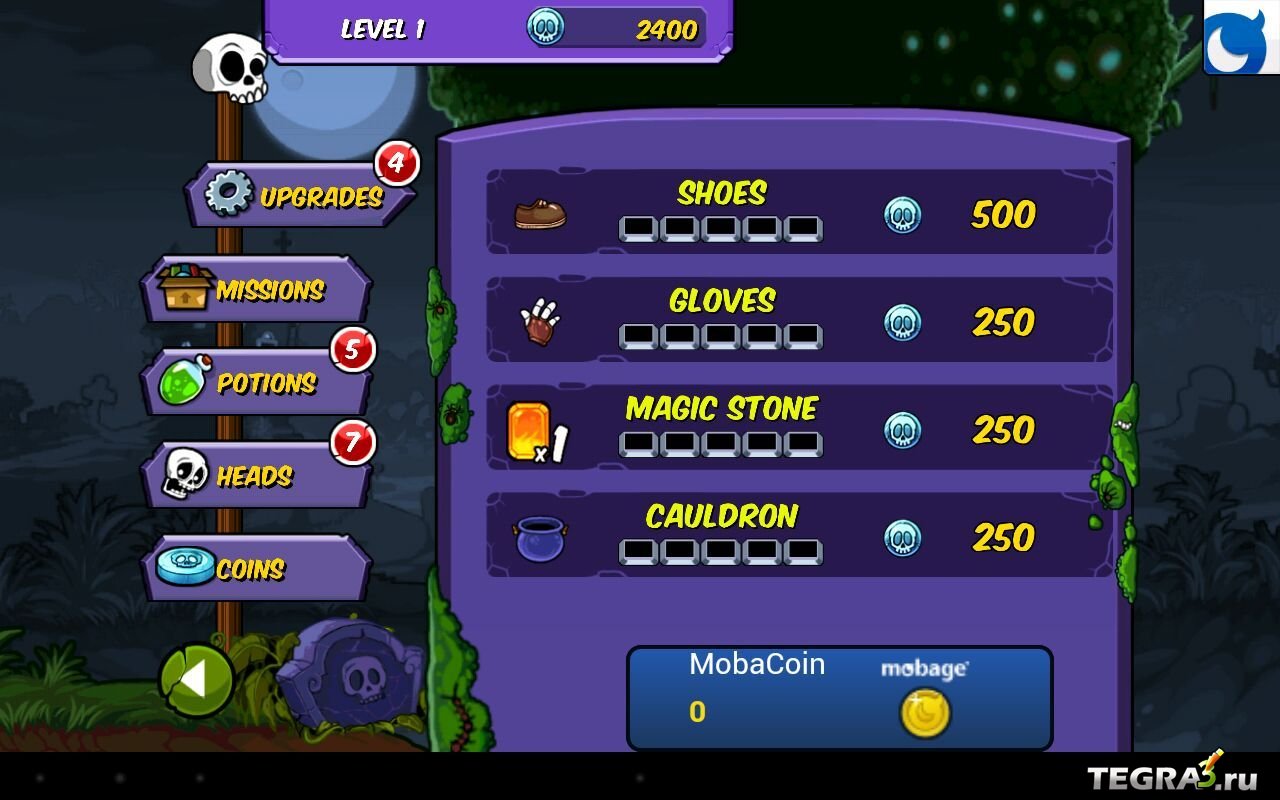Viewport: 1280px width, 800px height.
Task: Select the Heads category sign
Action: [257, 476]
